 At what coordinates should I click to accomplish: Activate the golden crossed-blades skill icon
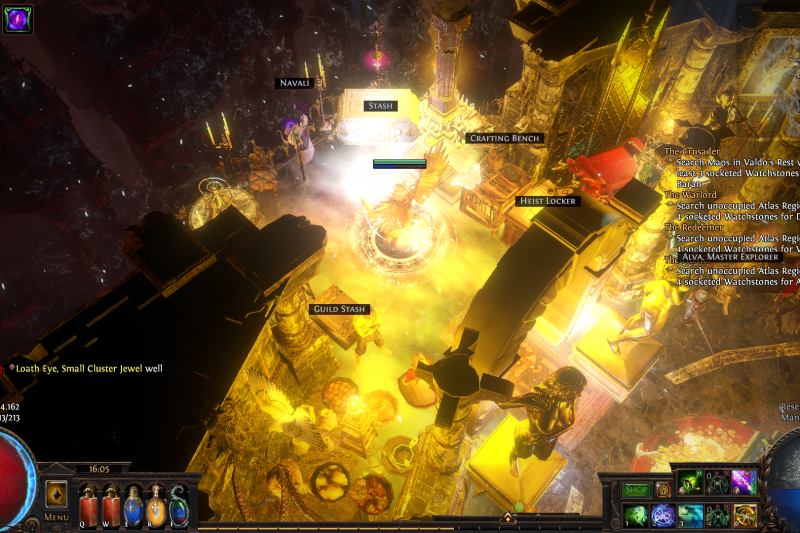pos(743,515)
